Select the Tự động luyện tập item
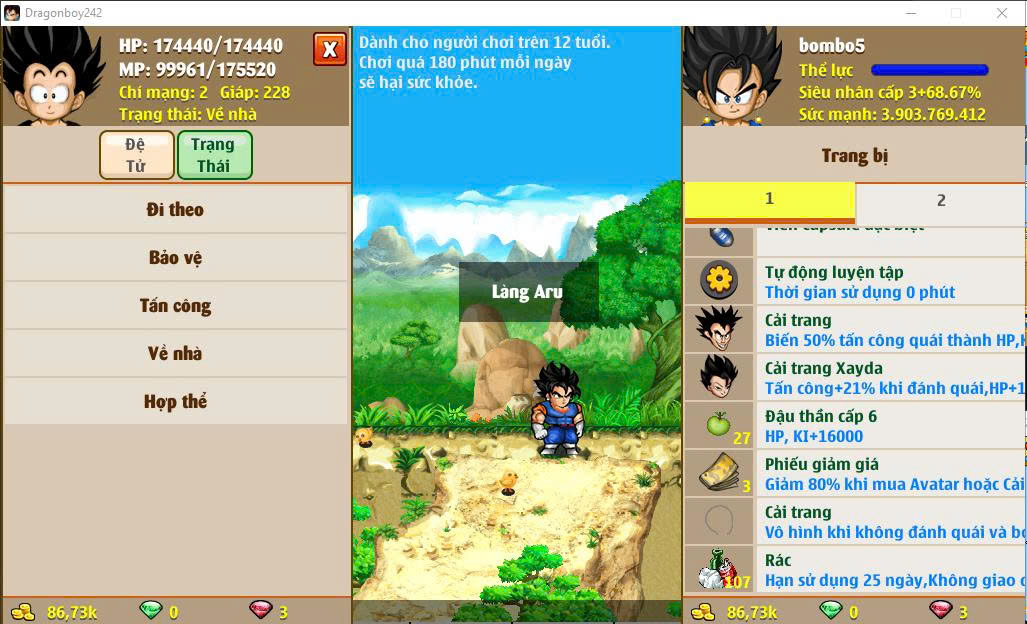 pos(860,281)
